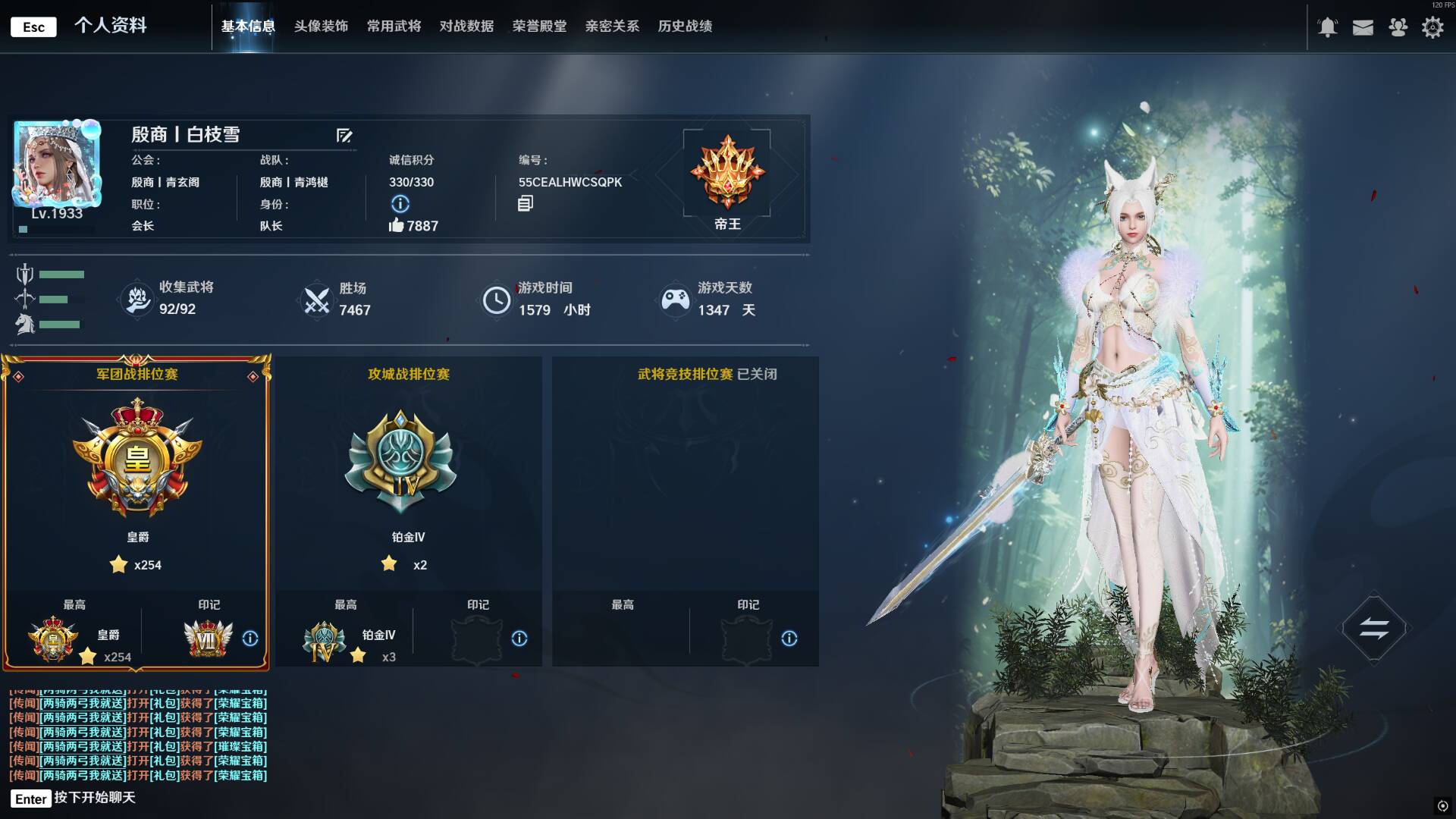Viewport: 1456px width, 819px height.
Task: Switch to the 头像装饰 tab
Action: click(x=321, y=27)
